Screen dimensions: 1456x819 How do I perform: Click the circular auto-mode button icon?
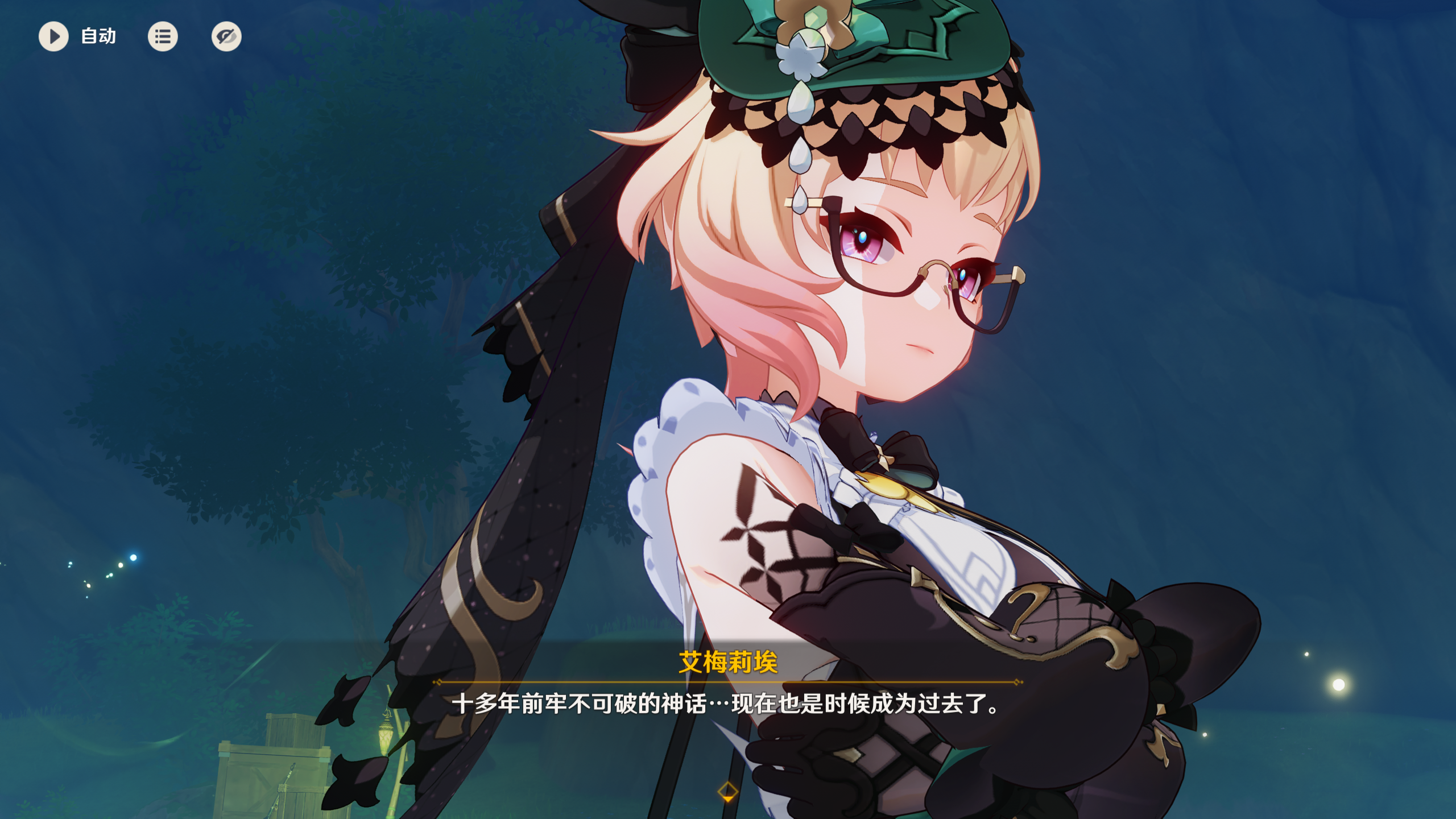54,36
